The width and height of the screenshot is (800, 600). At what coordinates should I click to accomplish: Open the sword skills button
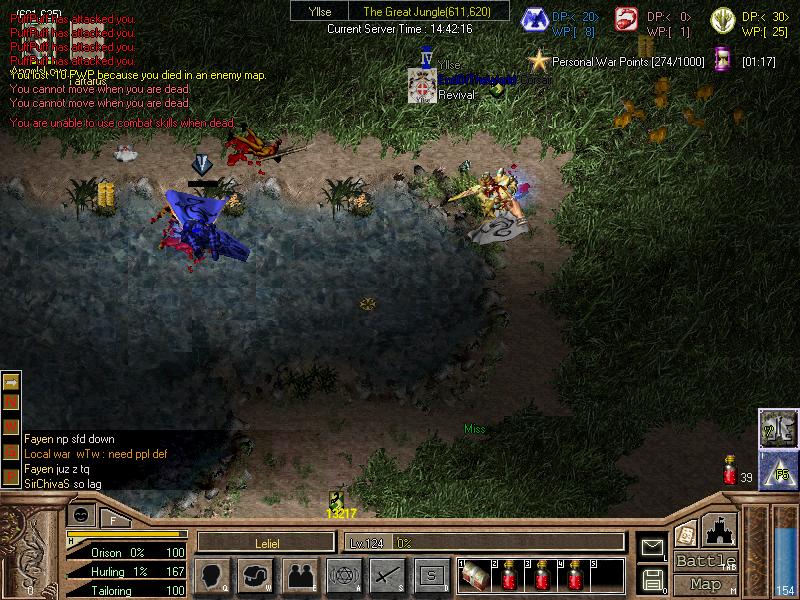coord(387,576)
